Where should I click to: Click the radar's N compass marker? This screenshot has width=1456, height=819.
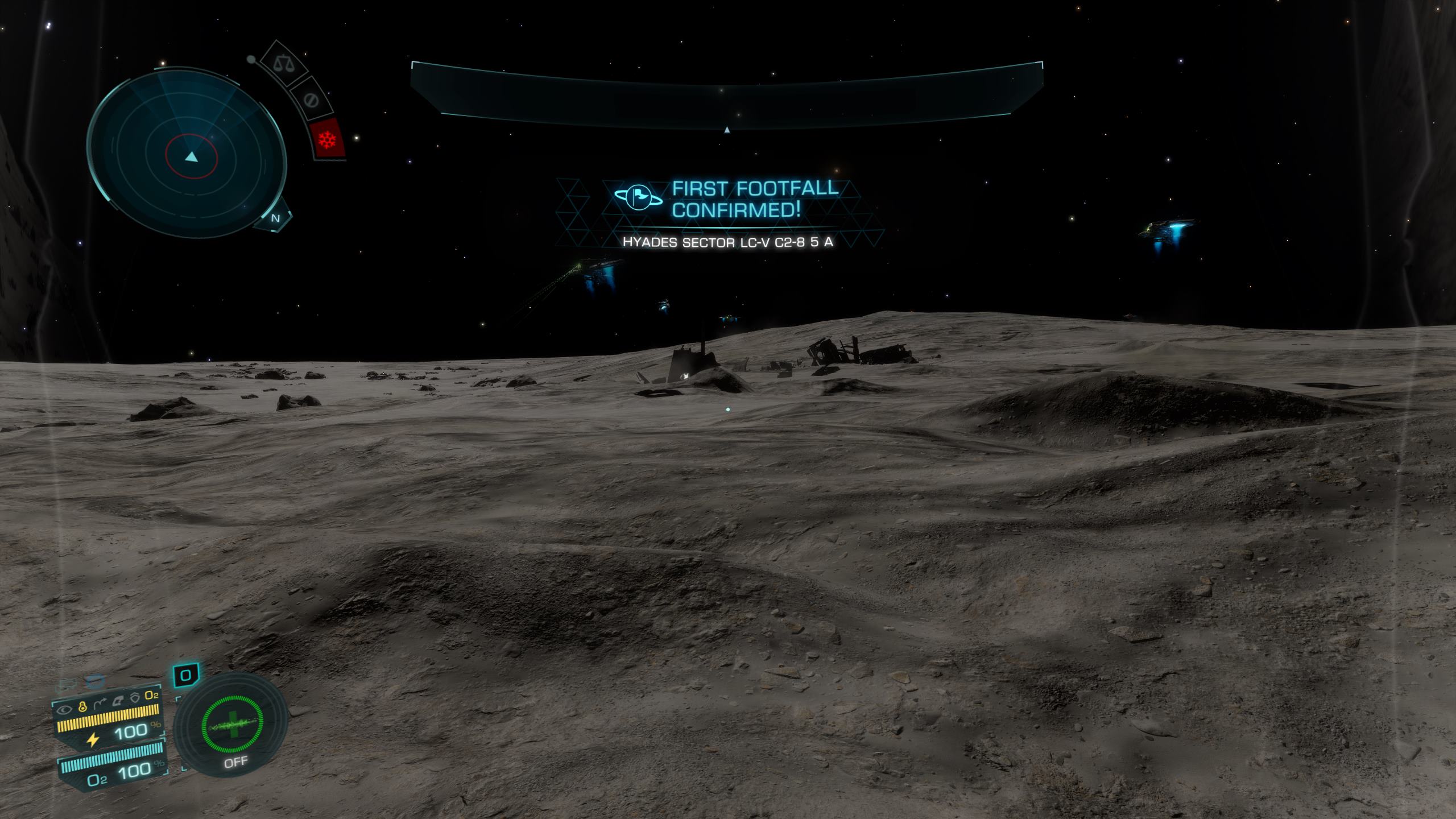tap(276, 218)
